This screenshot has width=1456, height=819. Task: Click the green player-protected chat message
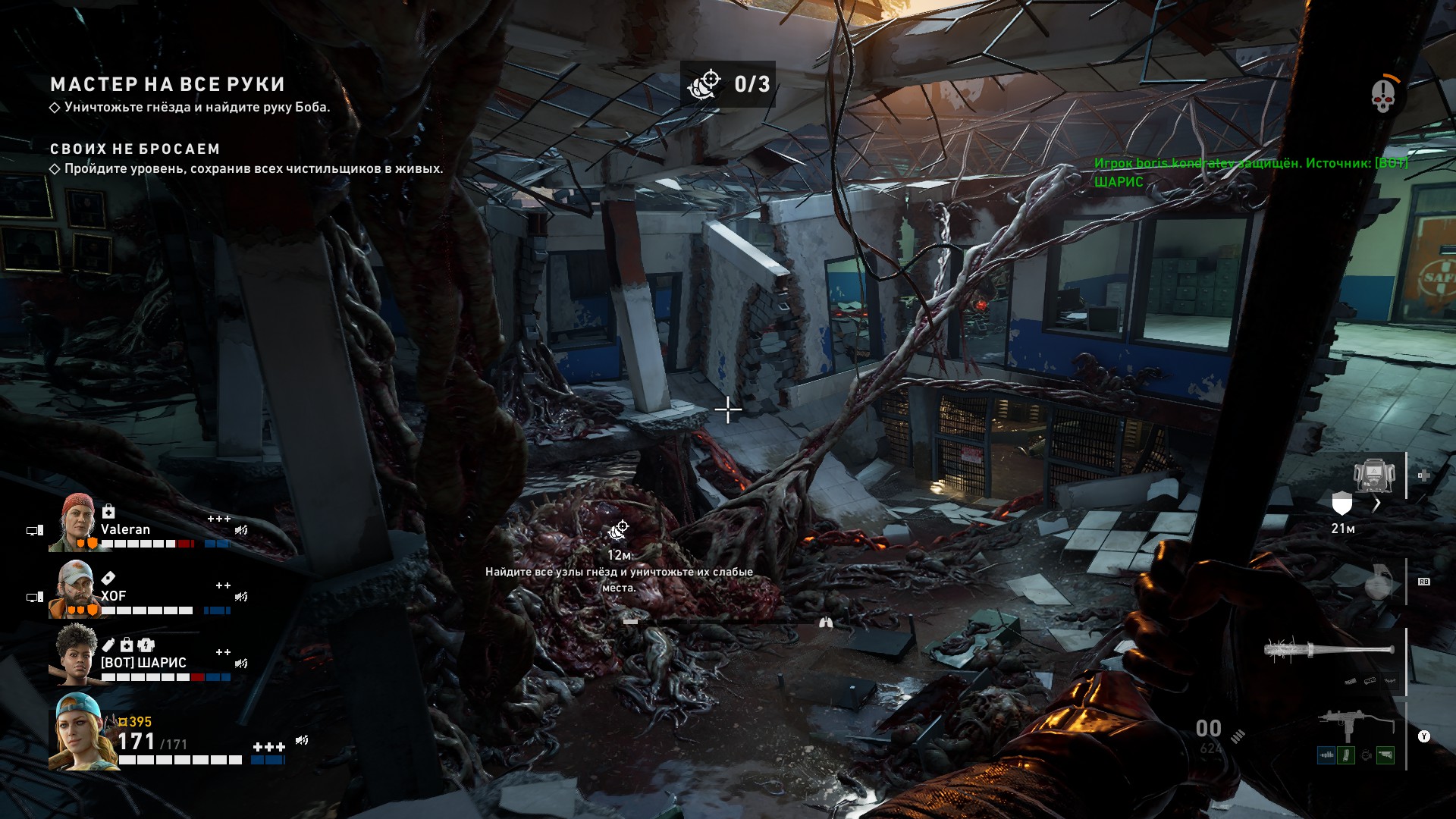click(x=1250, y=172)
